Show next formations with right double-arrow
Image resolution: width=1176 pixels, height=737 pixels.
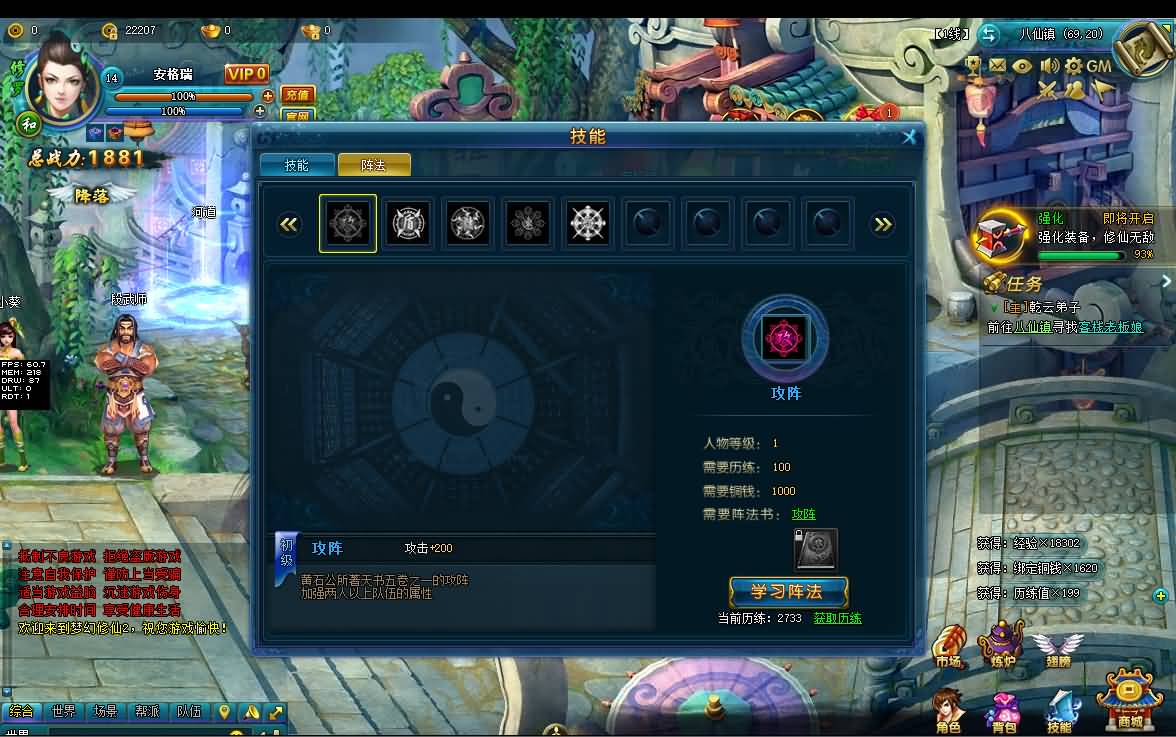(x=883, y=224)
